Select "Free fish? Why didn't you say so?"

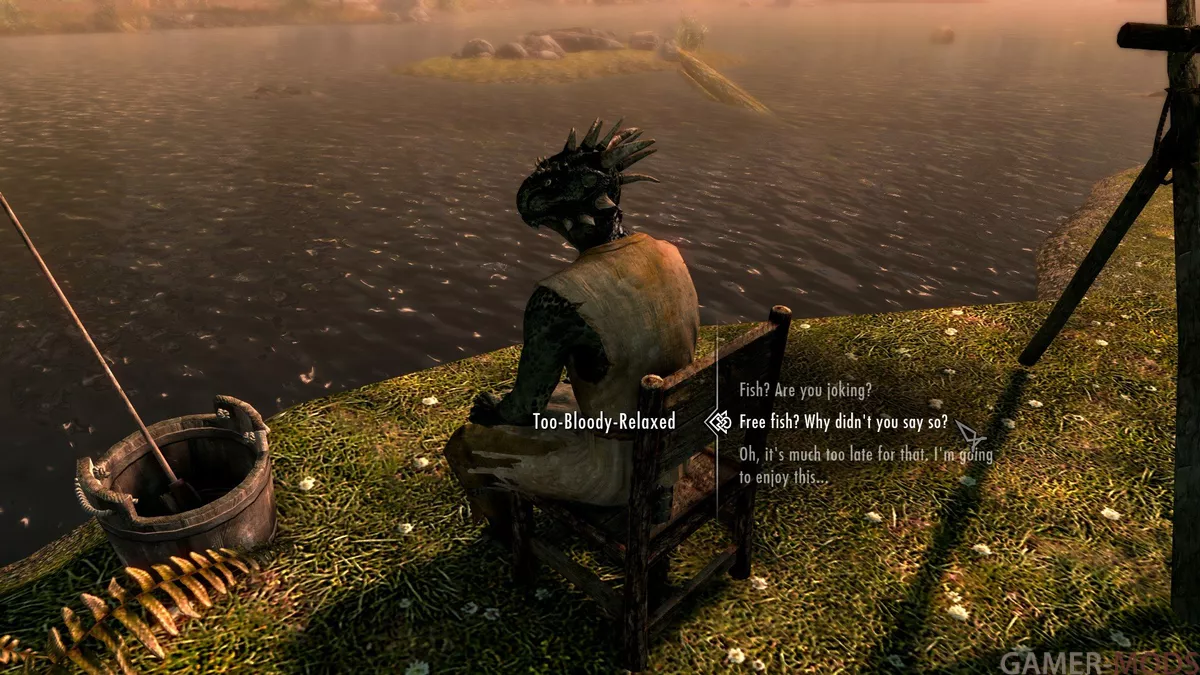[843, 422]
